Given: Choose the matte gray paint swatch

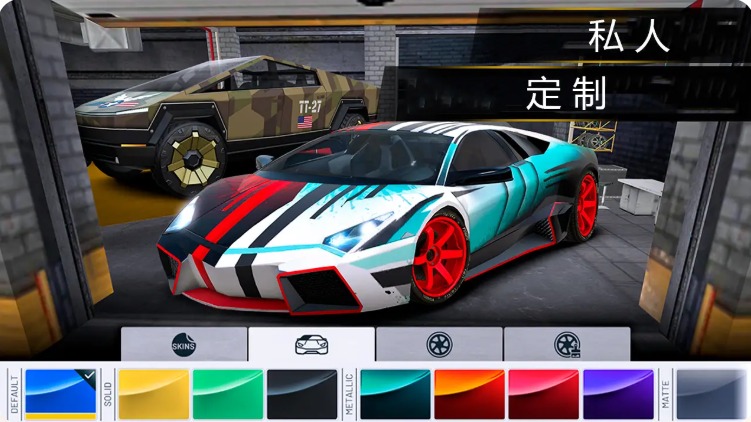Looking at the screenshot, I should click(x=711, y=394).
